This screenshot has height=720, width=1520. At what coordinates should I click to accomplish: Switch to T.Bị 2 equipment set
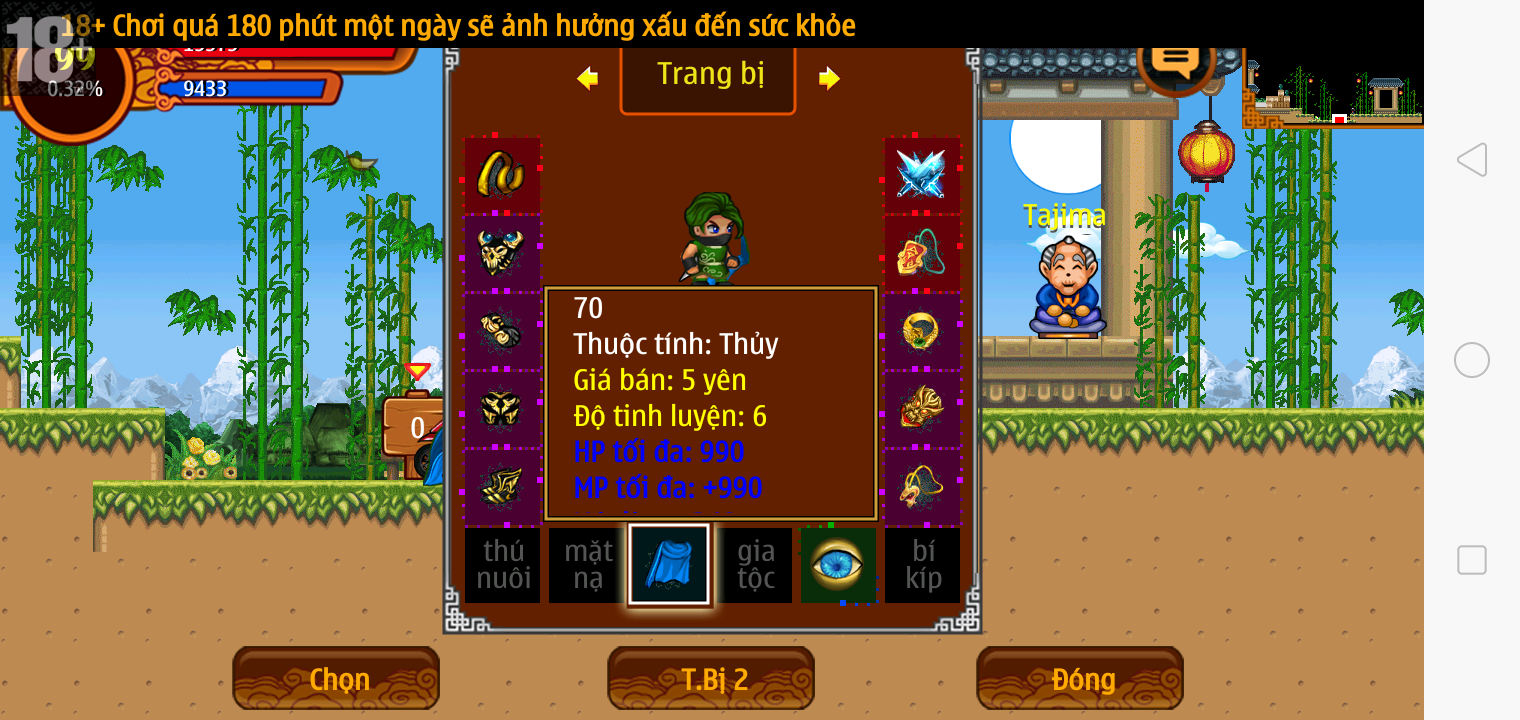(711, 679)
